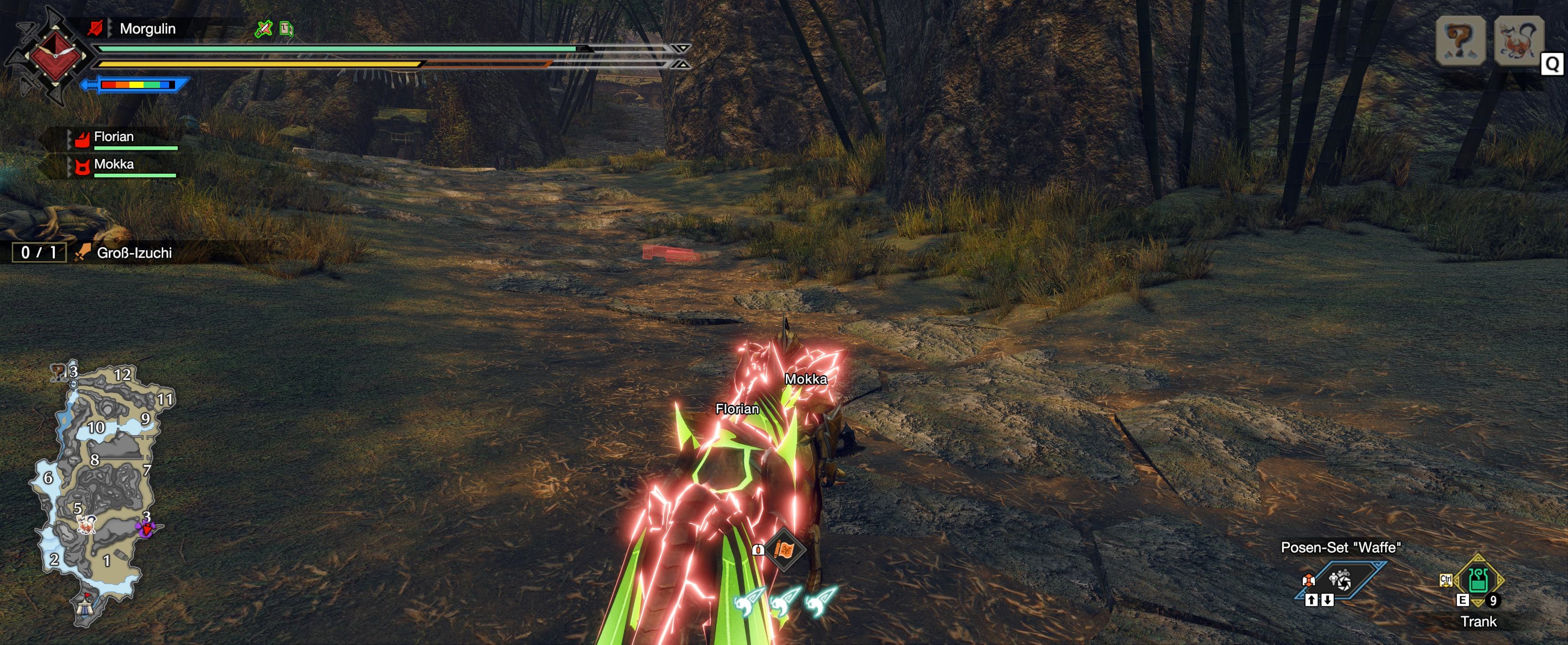Screen dimensions: 1568x645
Task: Select the Groß-Izuchi target monster icon
Action: tap(1518, 41)
